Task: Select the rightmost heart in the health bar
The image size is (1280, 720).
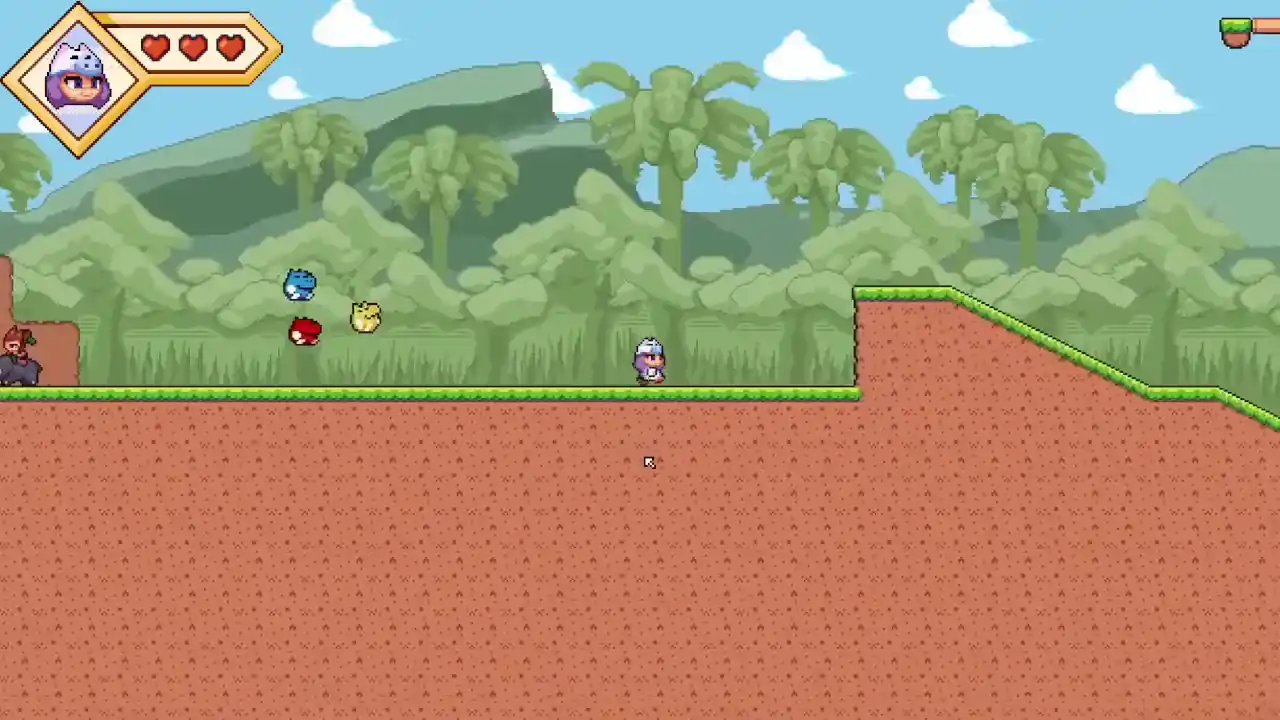Action: 231,47
